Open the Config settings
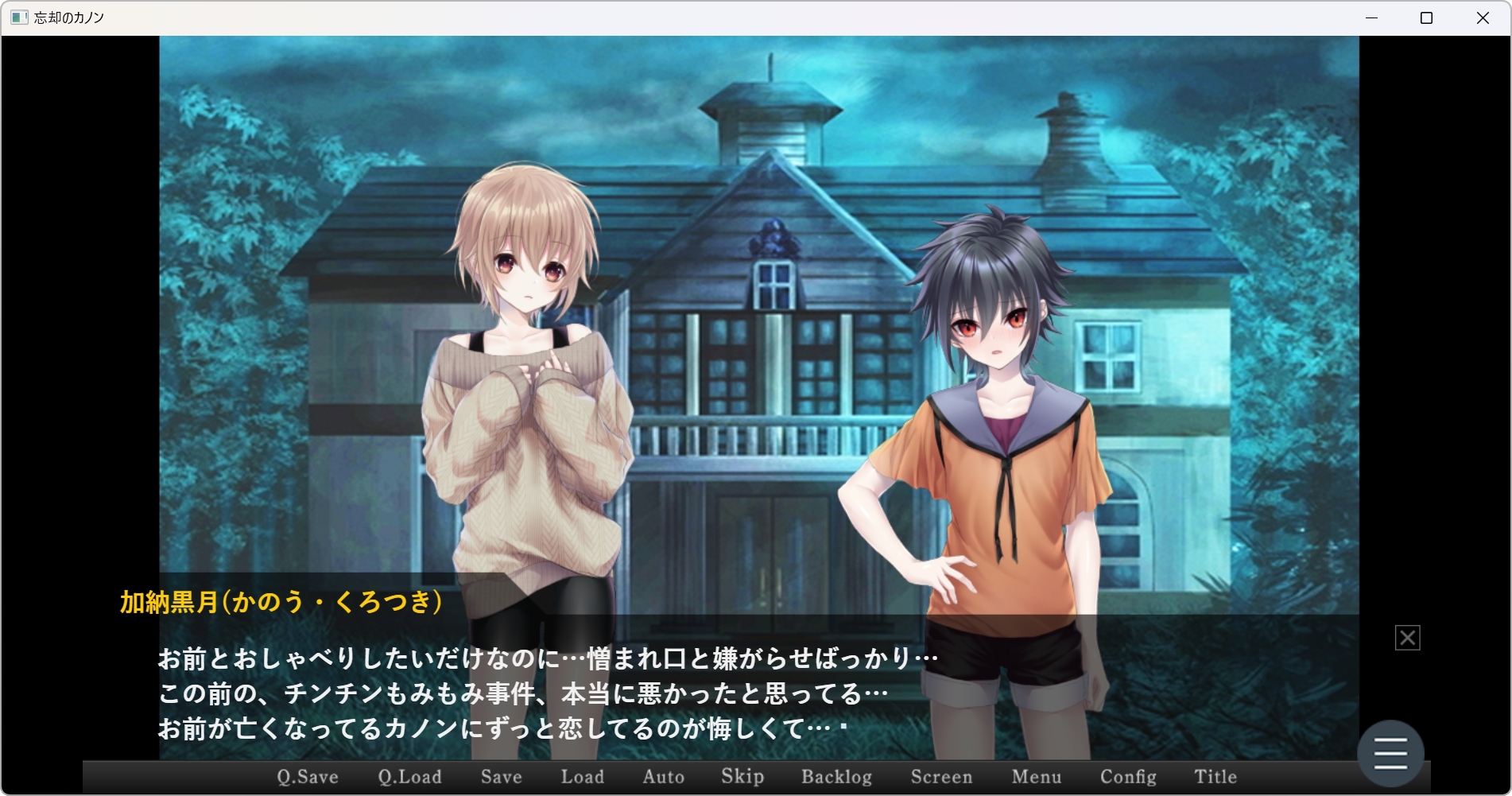 pyautogui.click(x=1128, y=777)
